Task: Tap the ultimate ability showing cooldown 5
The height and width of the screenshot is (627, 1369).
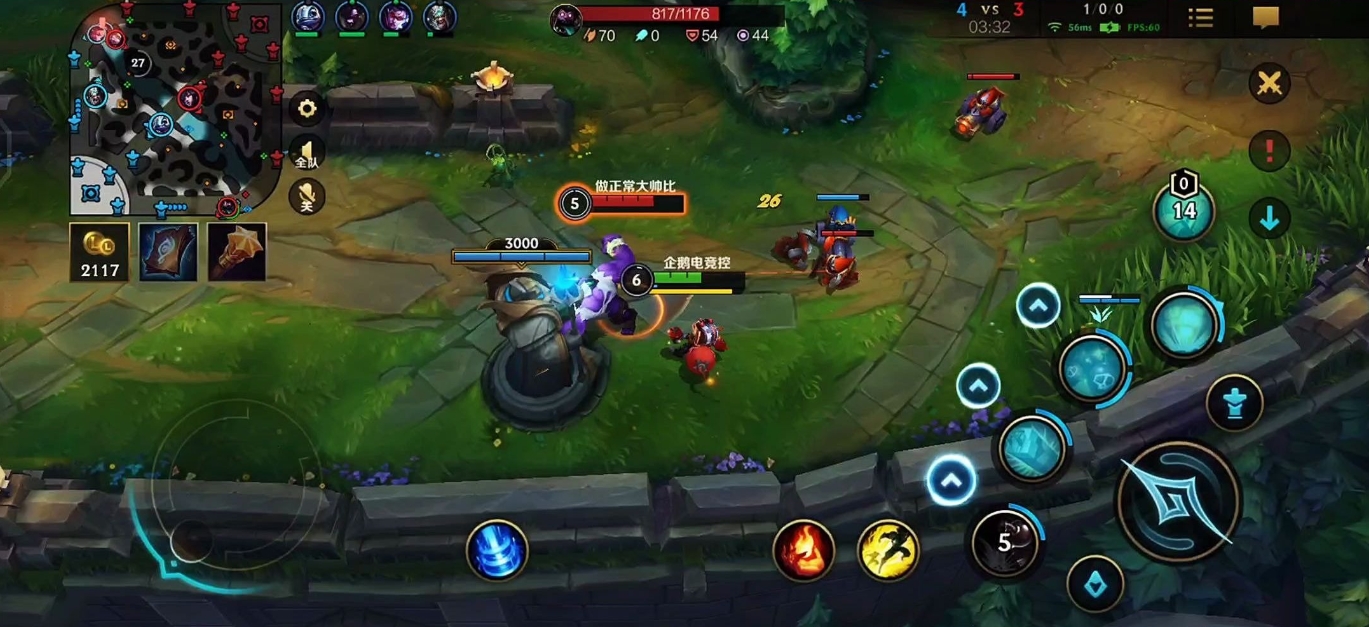Action: [1005, 543]
